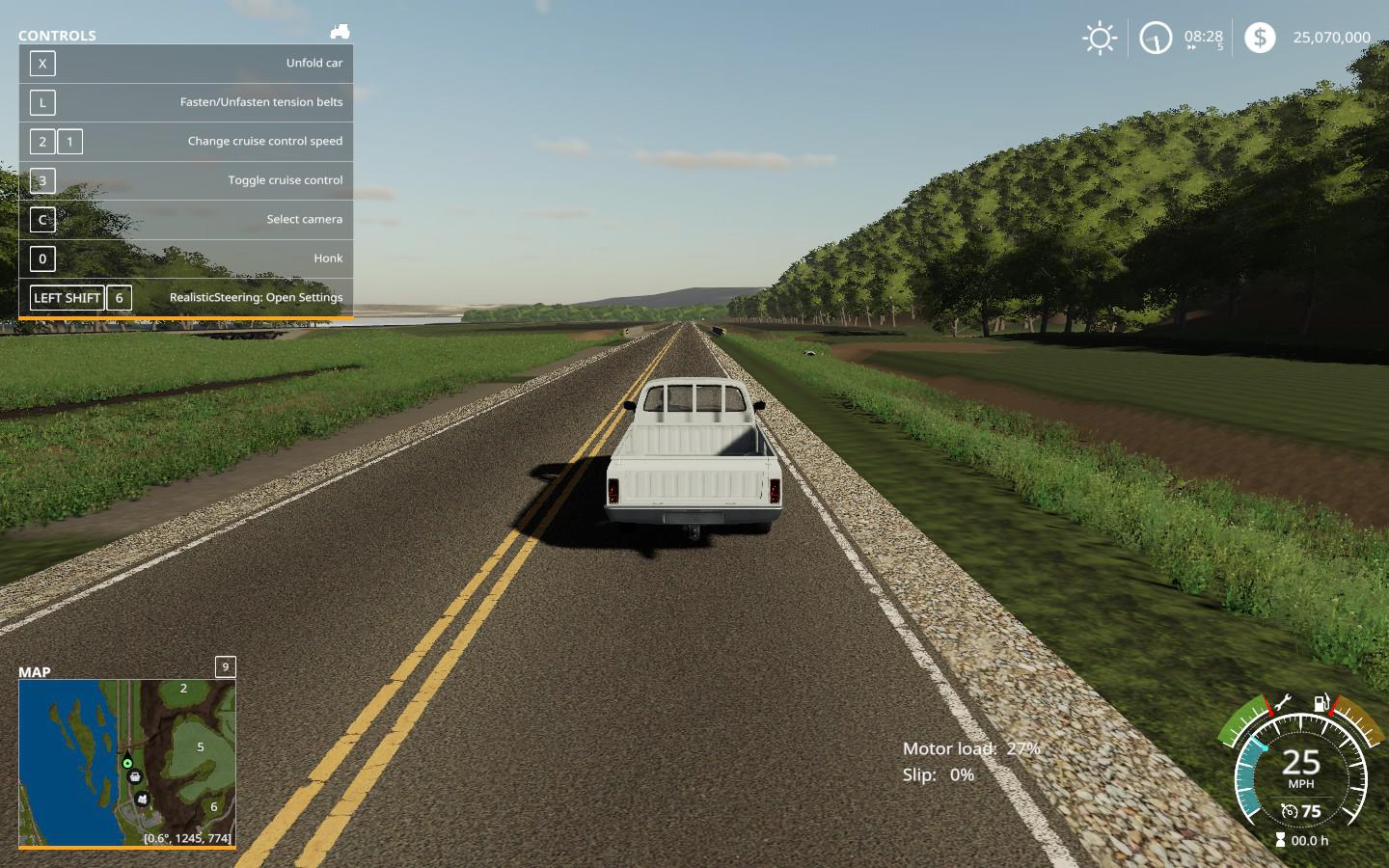Choose field 6 marker on the minimap
Screen dimensions: 1389x868
[x=214, y=807]
